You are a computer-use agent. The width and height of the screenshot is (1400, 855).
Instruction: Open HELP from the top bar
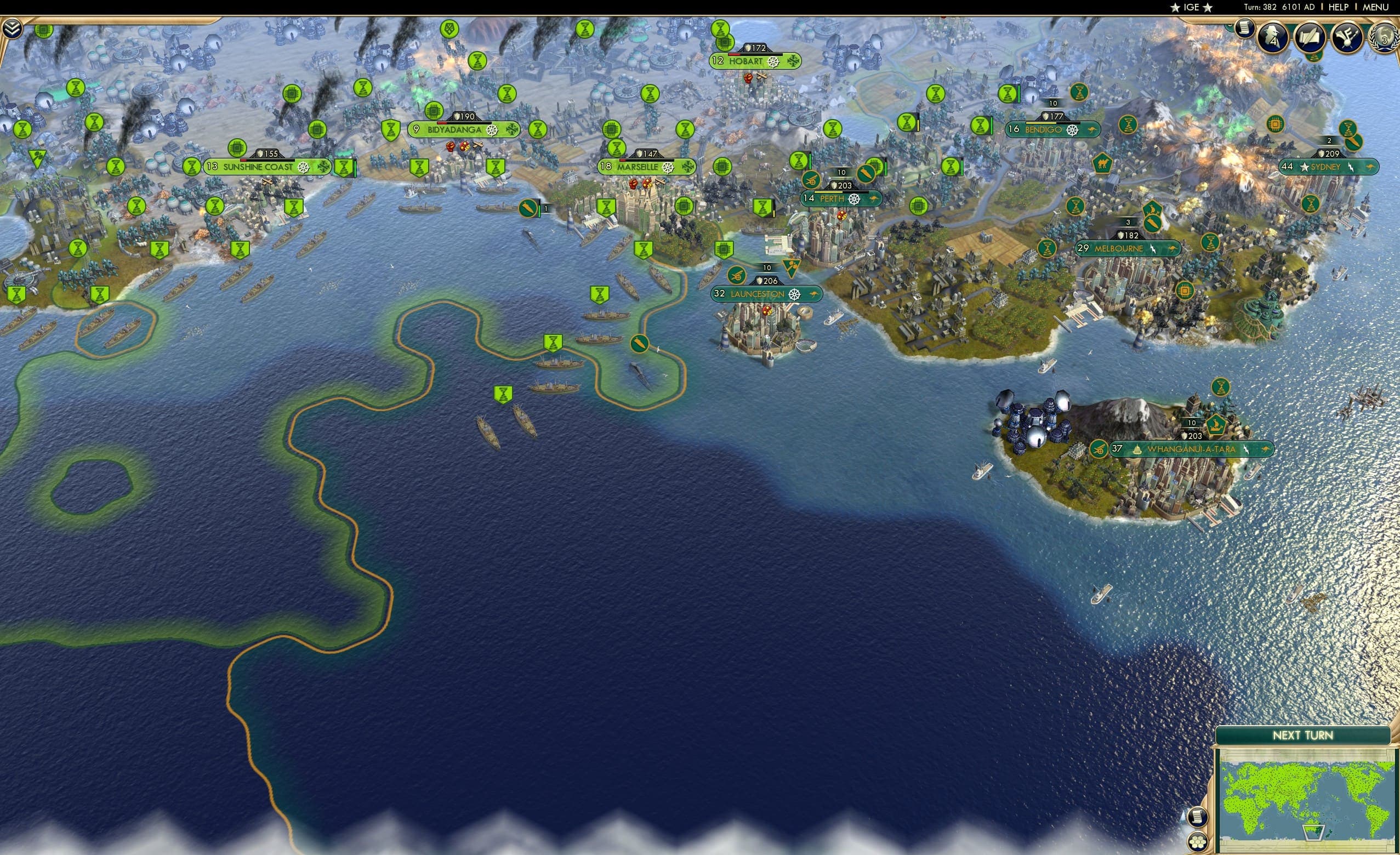[1339, 7]
